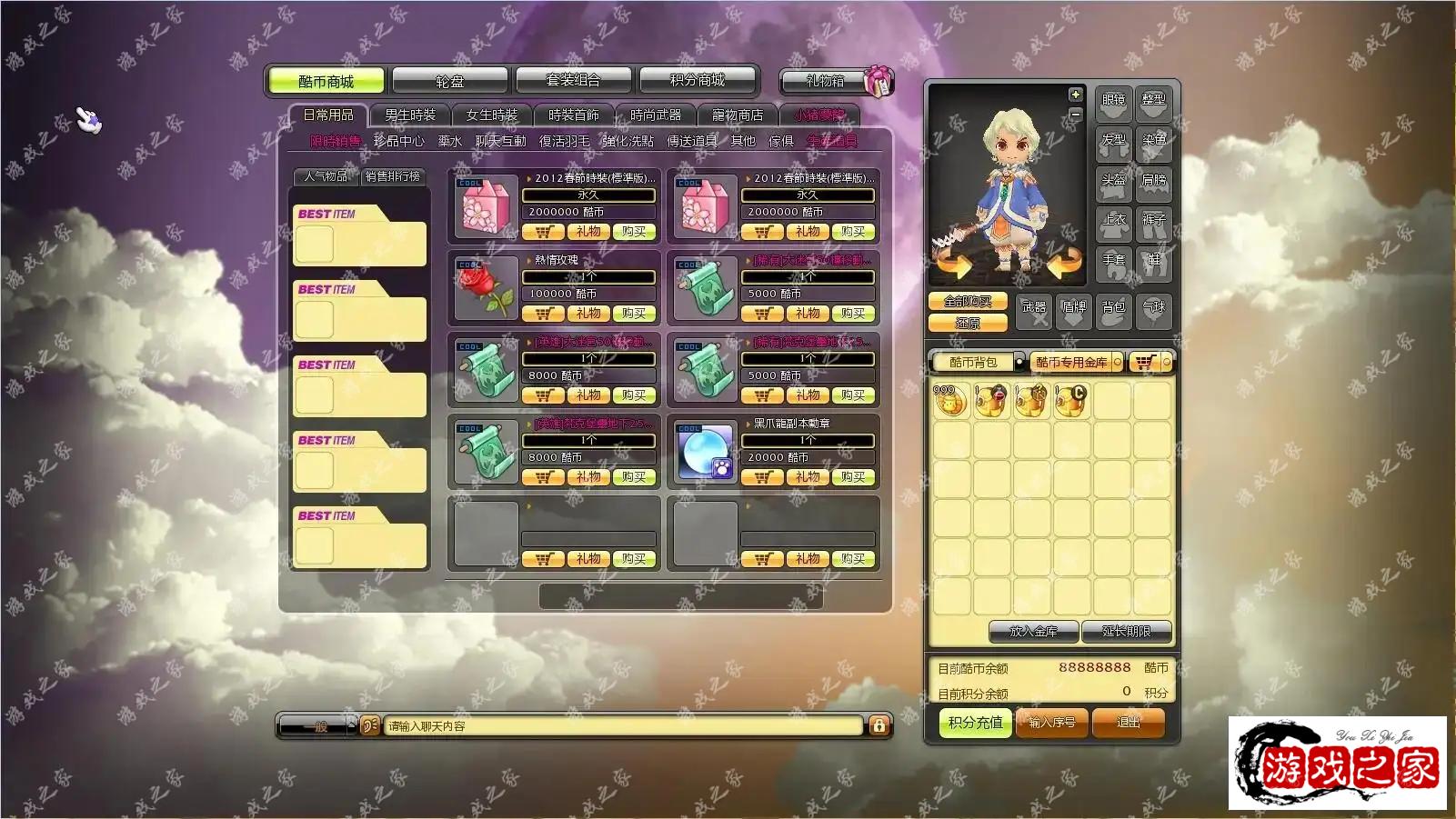This screenshot has width=1456, height=819.
Task: Select the 熱情玫瑰 rose thumbnail
Action: tap(487, 288)
